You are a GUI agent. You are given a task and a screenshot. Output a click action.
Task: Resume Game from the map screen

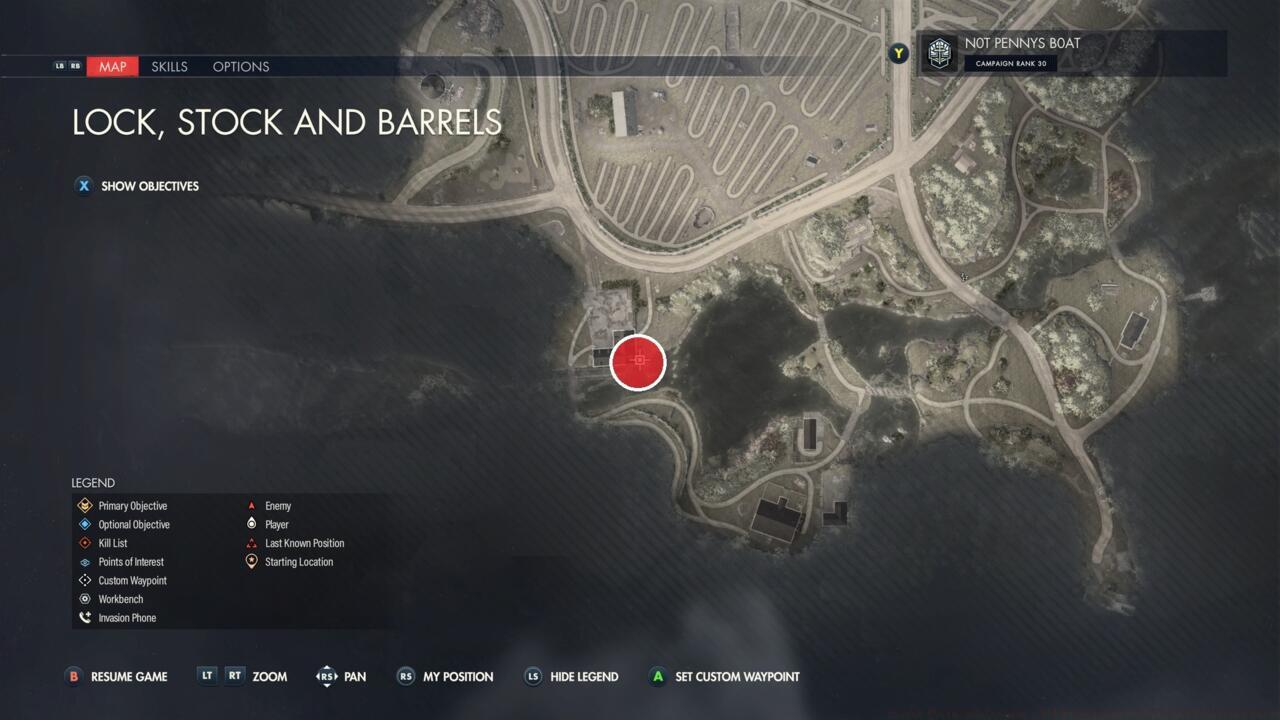(x=128, y=677)
